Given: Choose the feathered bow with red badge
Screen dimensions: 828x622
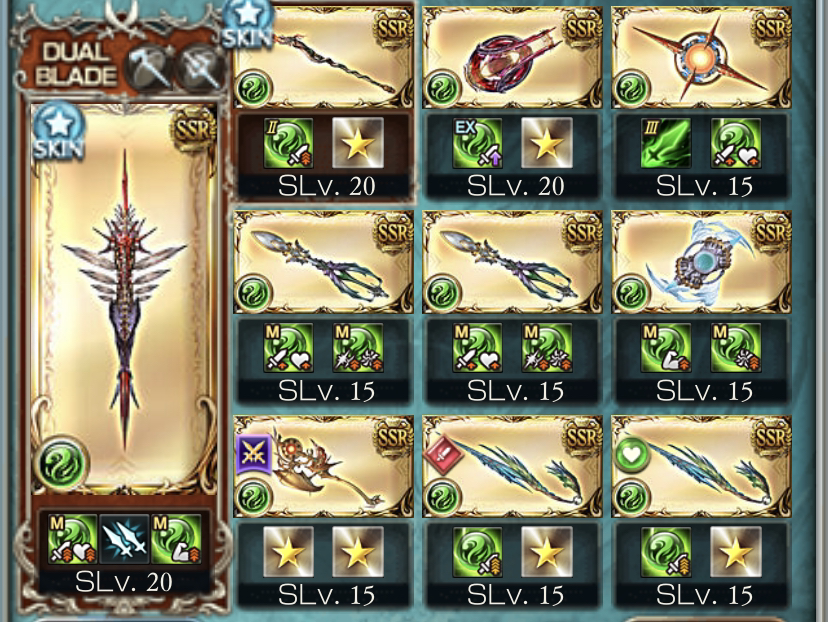Looking at the screenshot, I should (x=512, y=468).
